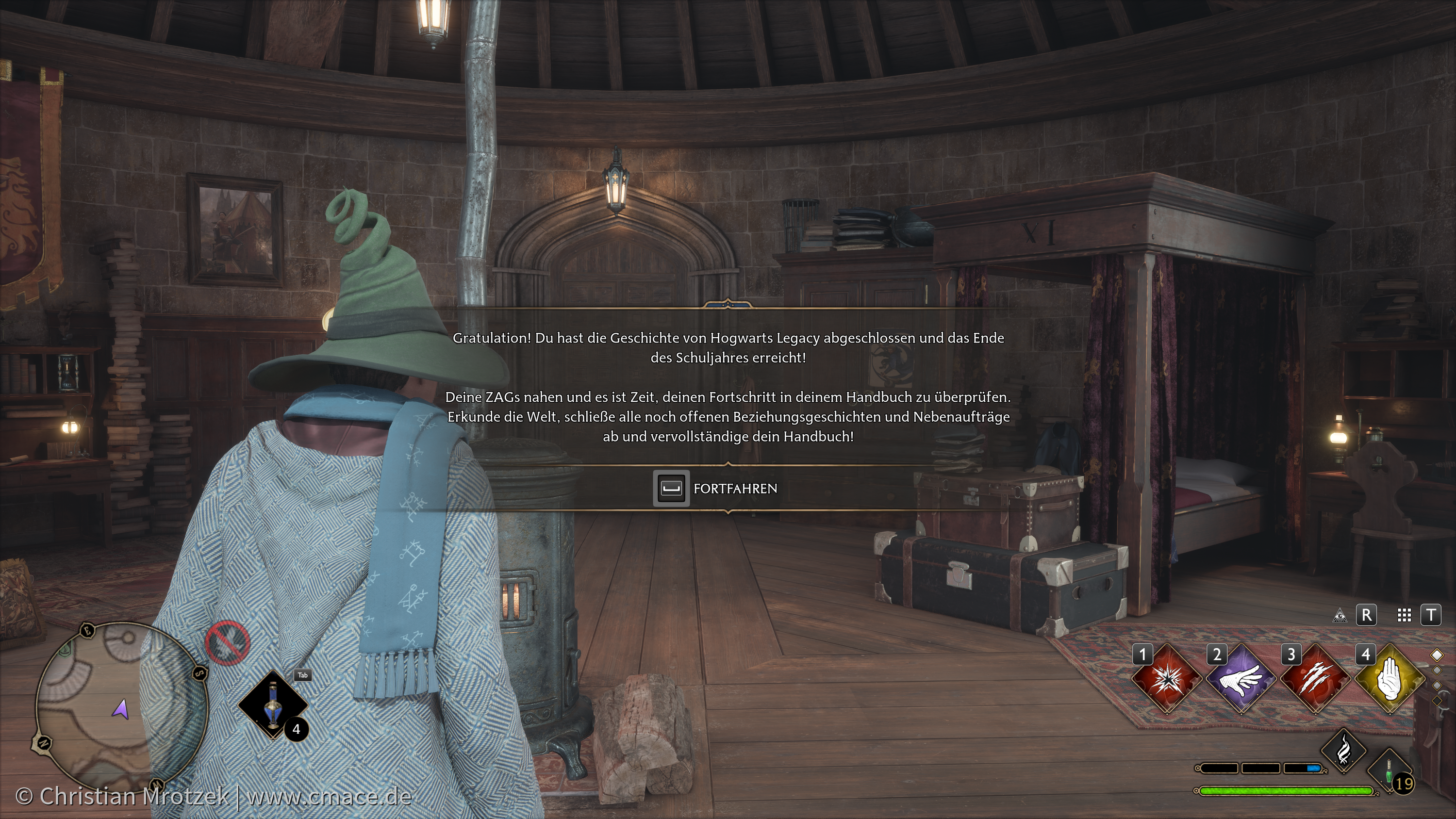Click the Revelio eye triangle icon
Screen dimensions: 1456x819
coord(1339,616)
